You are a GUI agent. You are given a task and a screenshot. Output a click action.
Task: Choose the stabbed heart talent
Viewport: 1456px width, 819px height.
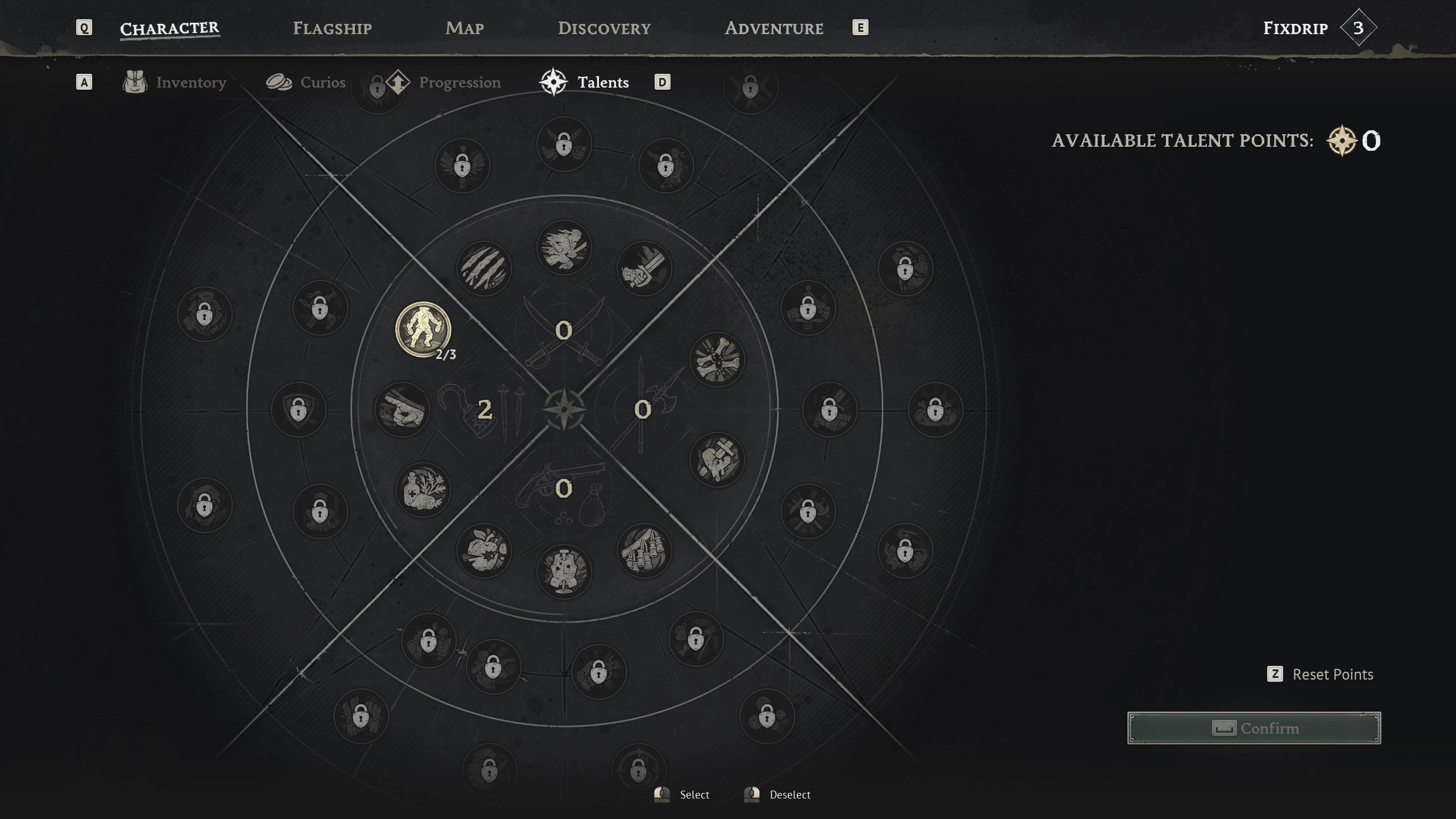717,460
